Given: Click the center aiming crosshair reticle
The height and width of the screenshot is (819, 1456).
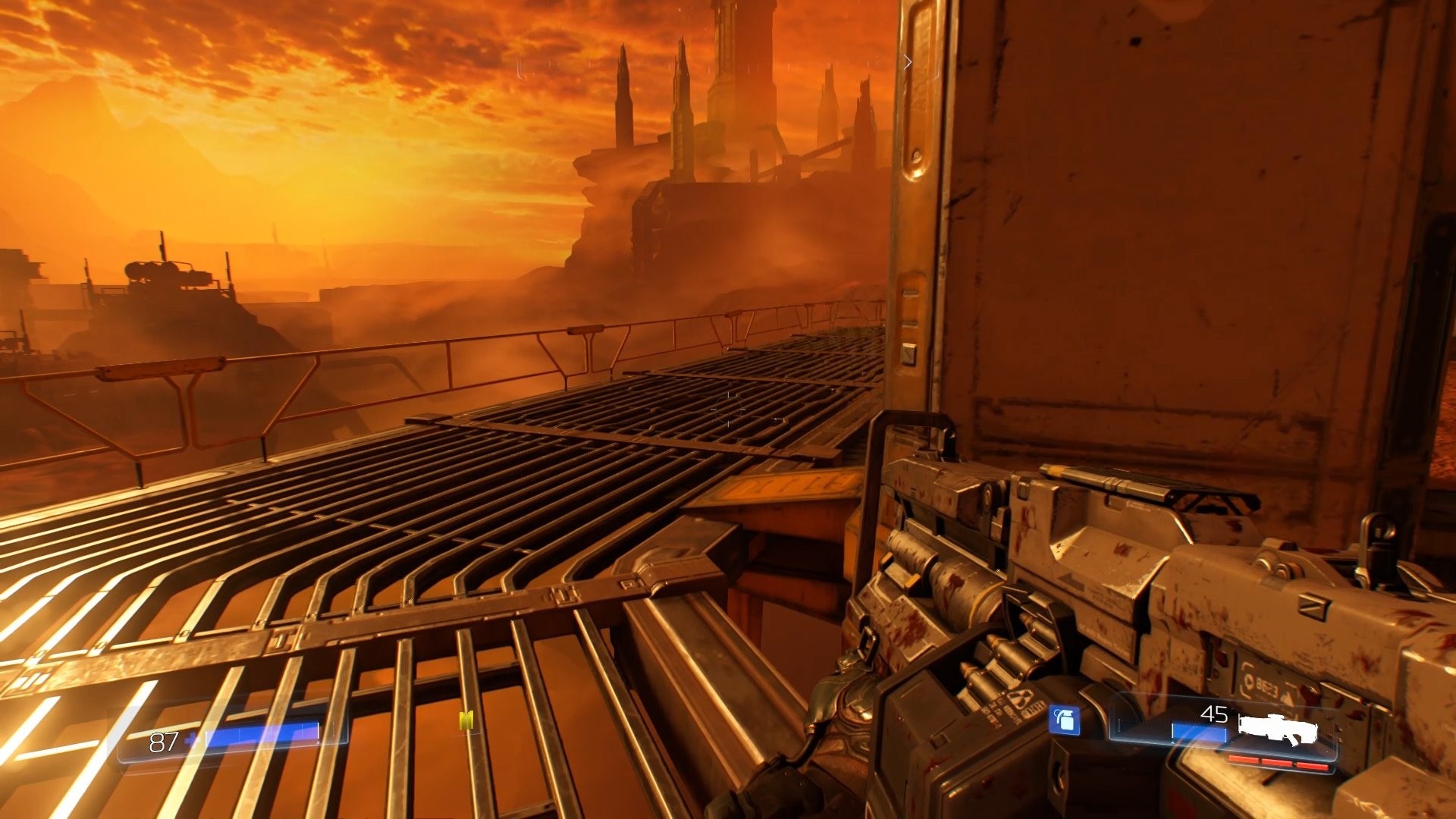Looking at the screenshot, I should click(x=728, y=409).
